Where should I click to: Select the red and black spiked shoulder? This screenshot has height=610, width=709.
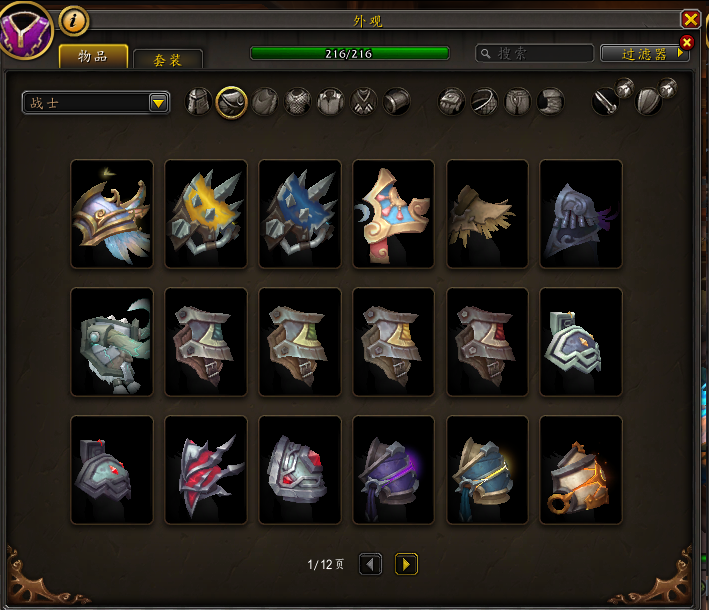point(206,469)
